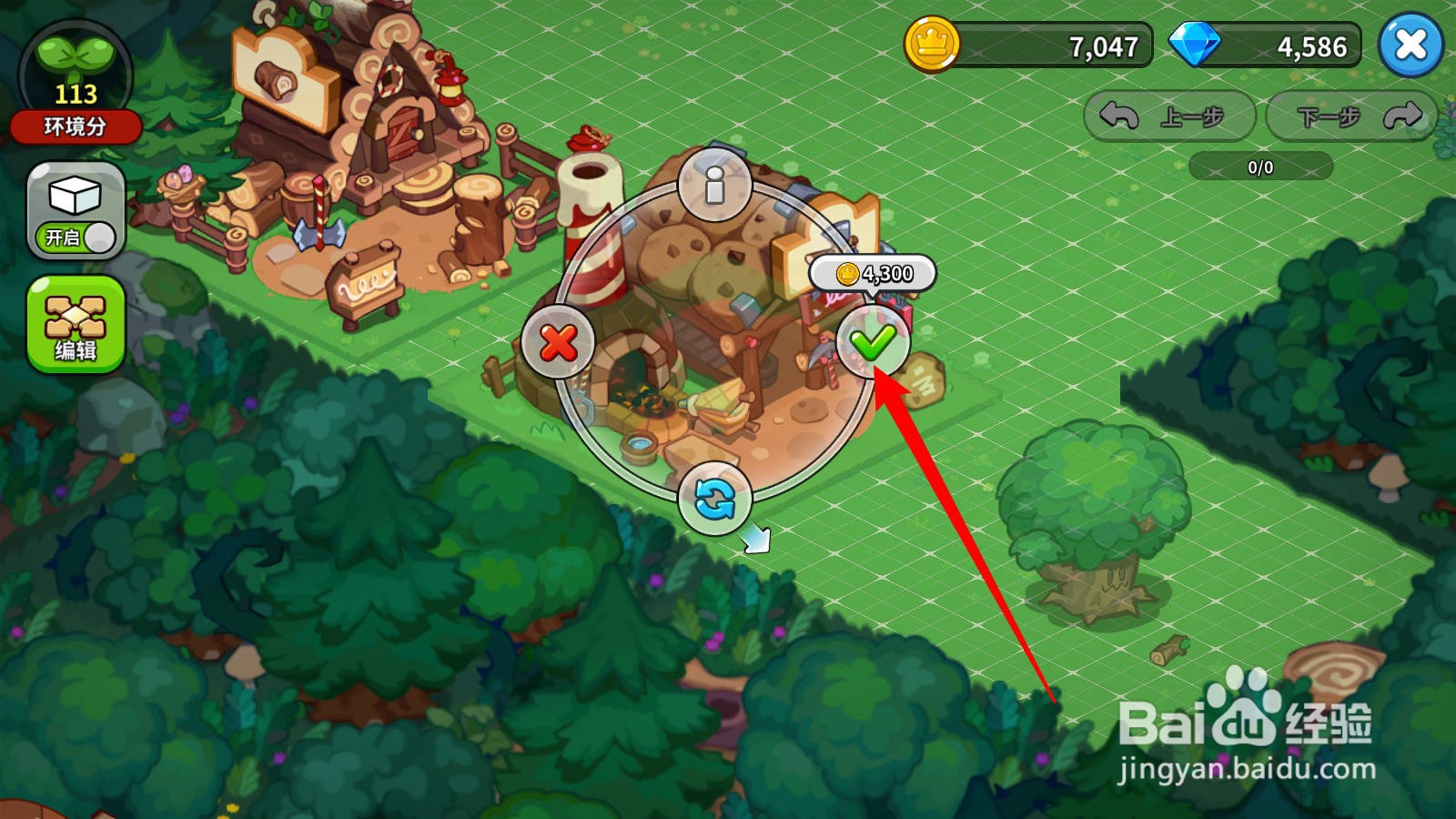Confirm placement with the green checkmark
Viewport: 1456px width, 819px height.
[873, 343]
